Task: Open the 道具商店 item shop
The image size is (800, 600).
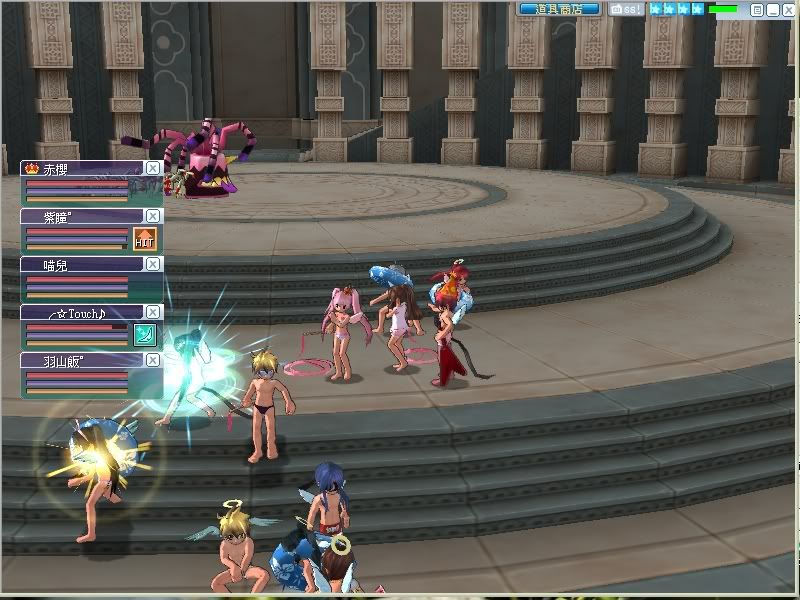Action: (x=560, y=9)
